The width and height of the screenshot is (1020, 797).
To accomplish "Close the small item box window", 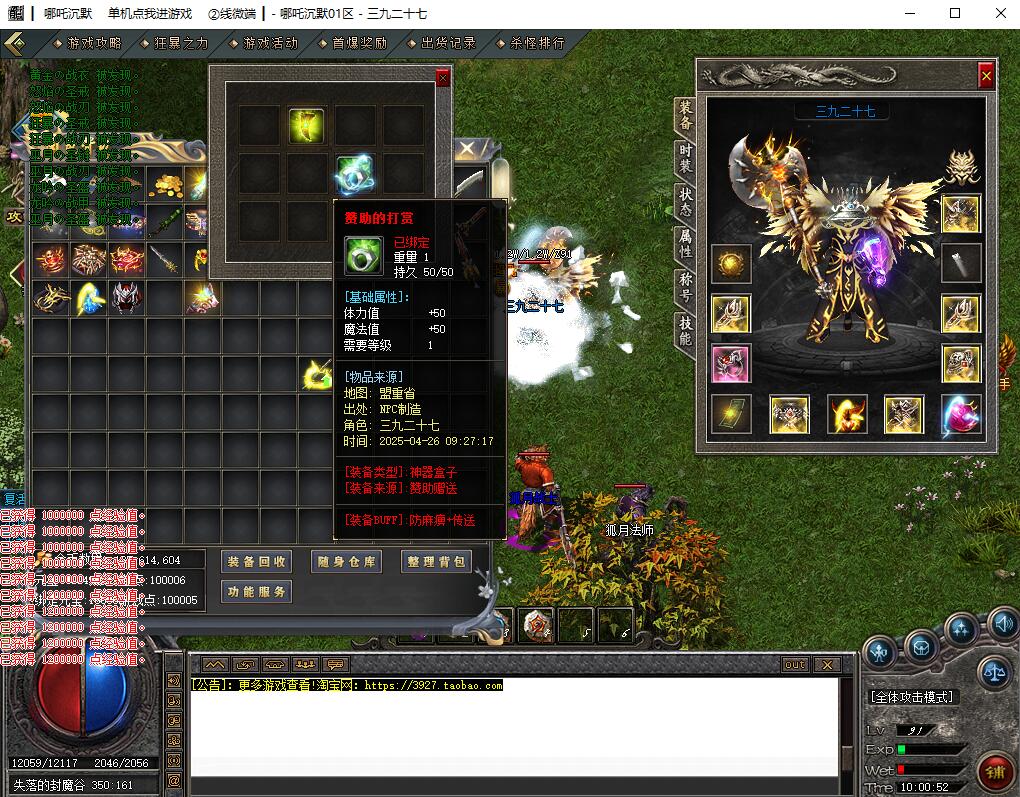I will click(443, 78).
